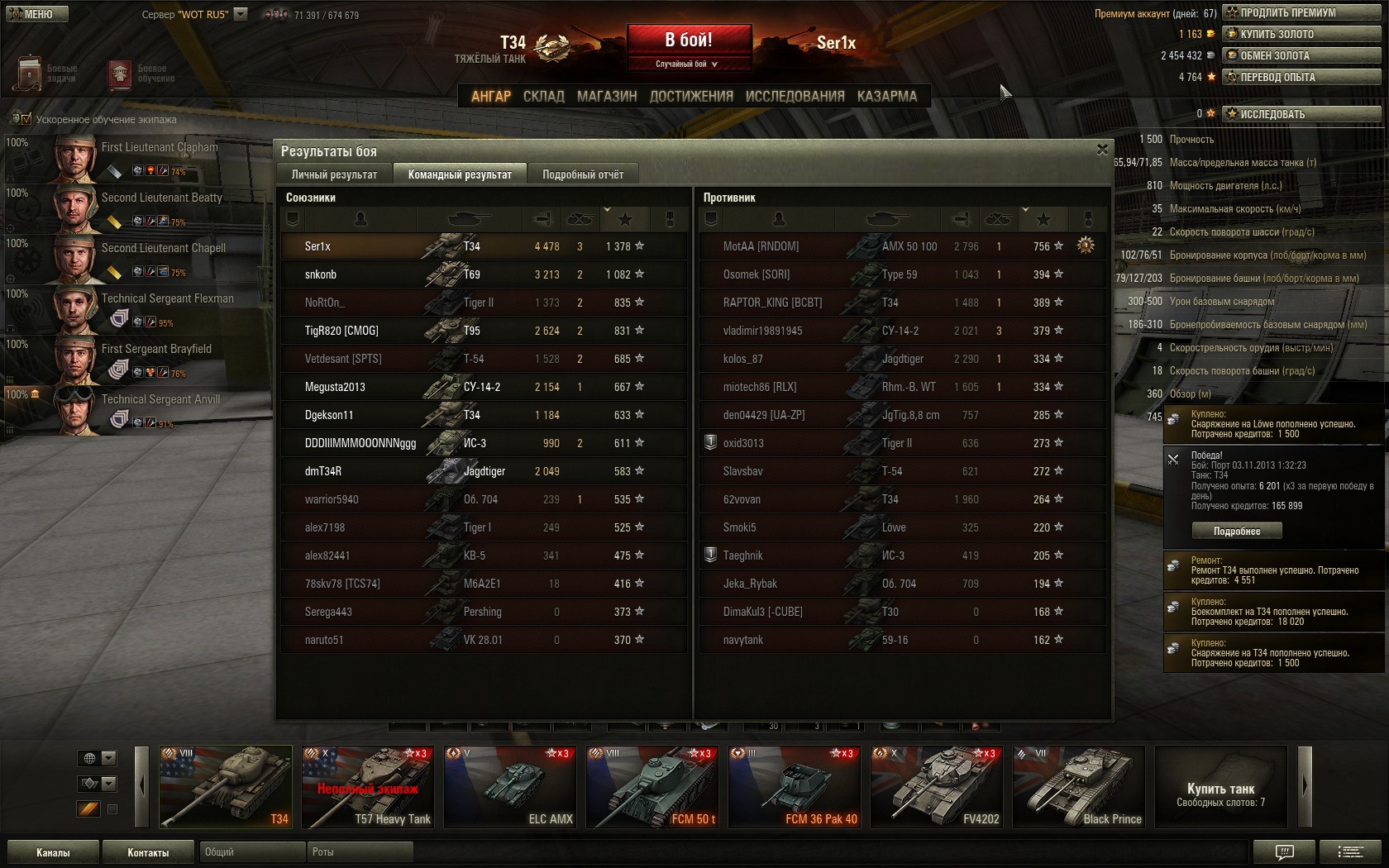
Task: Show the ДОСТИЖЕНИЯ section
Action: [691, 97]
